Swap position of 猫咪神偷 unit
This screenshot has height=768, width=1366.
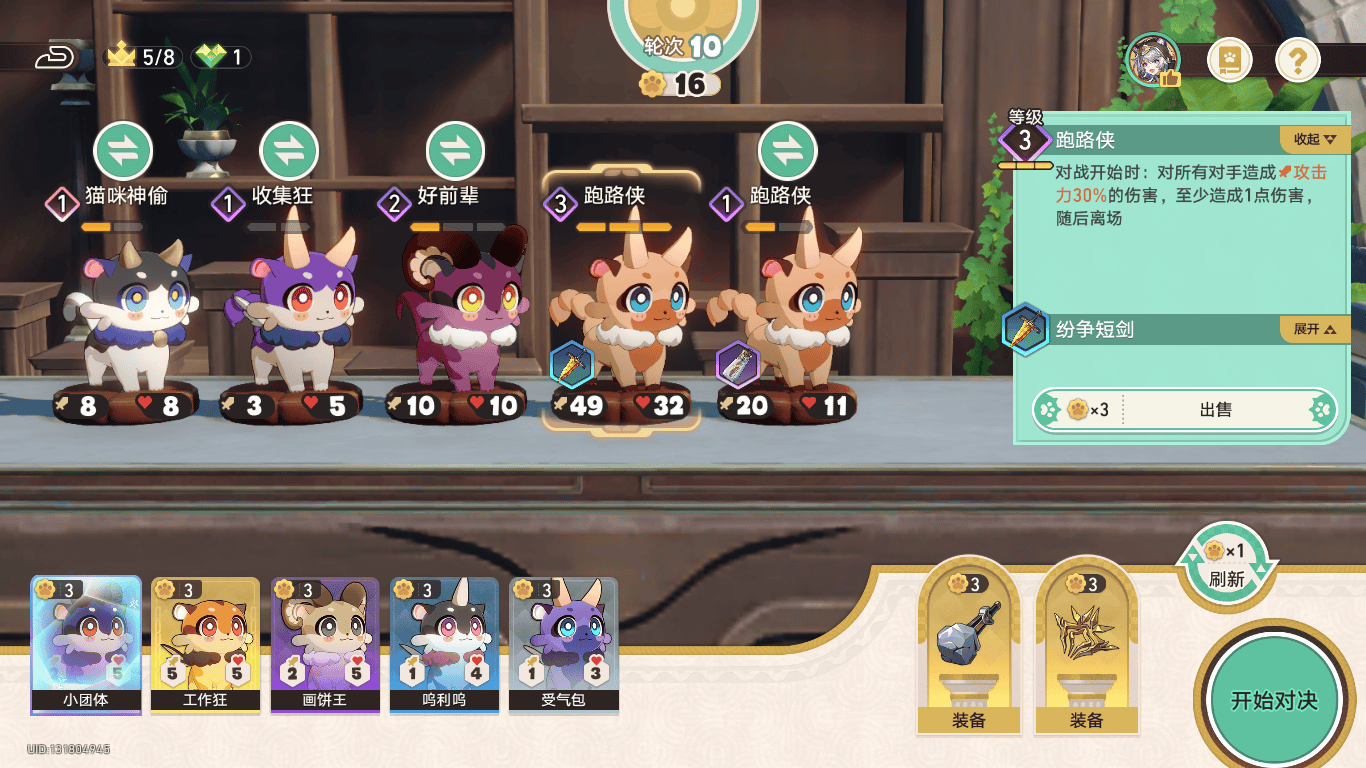(123, 152)
